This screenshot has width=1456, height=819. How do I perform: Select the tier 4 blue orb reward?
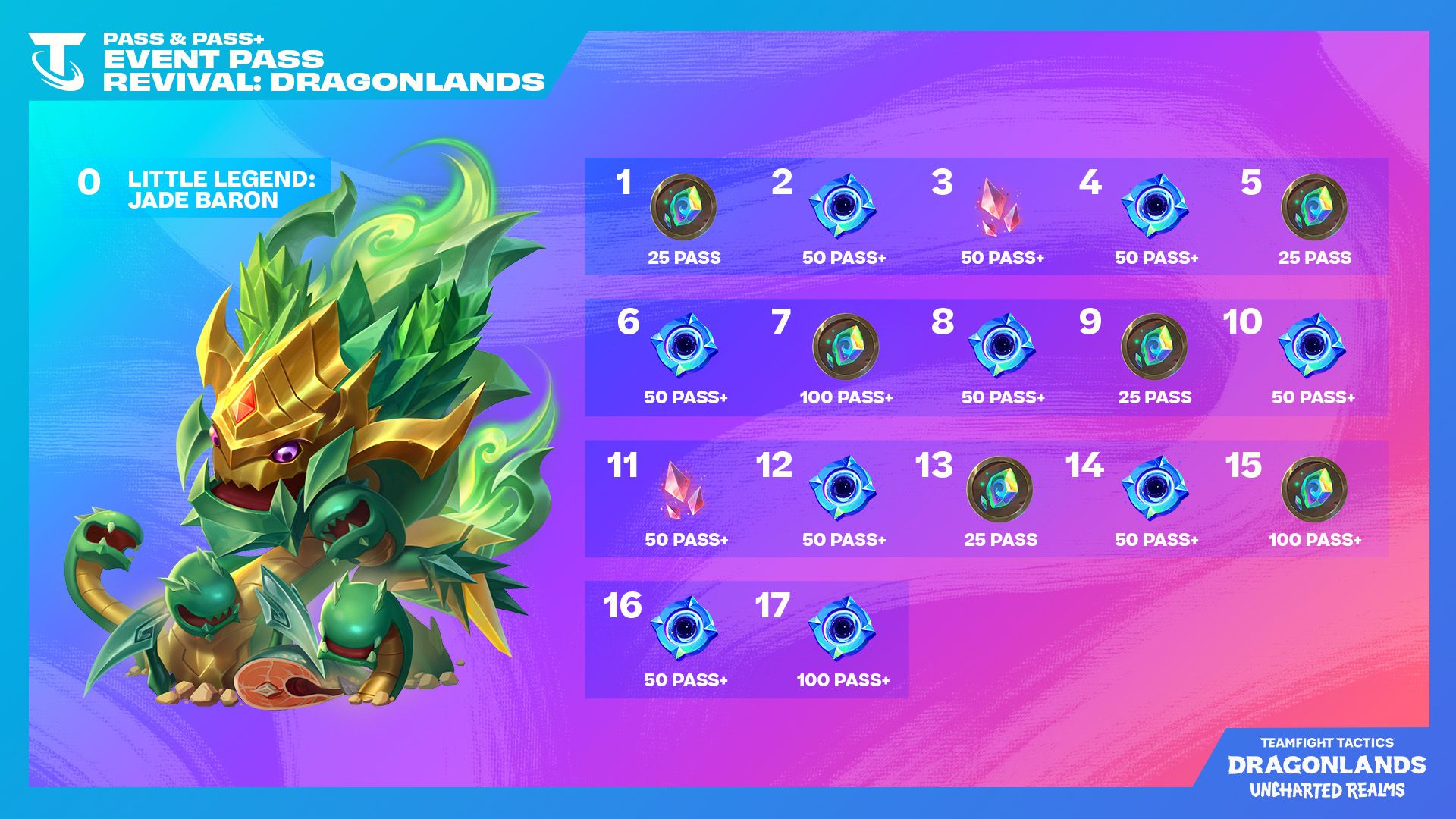[x=1154, y=206]
